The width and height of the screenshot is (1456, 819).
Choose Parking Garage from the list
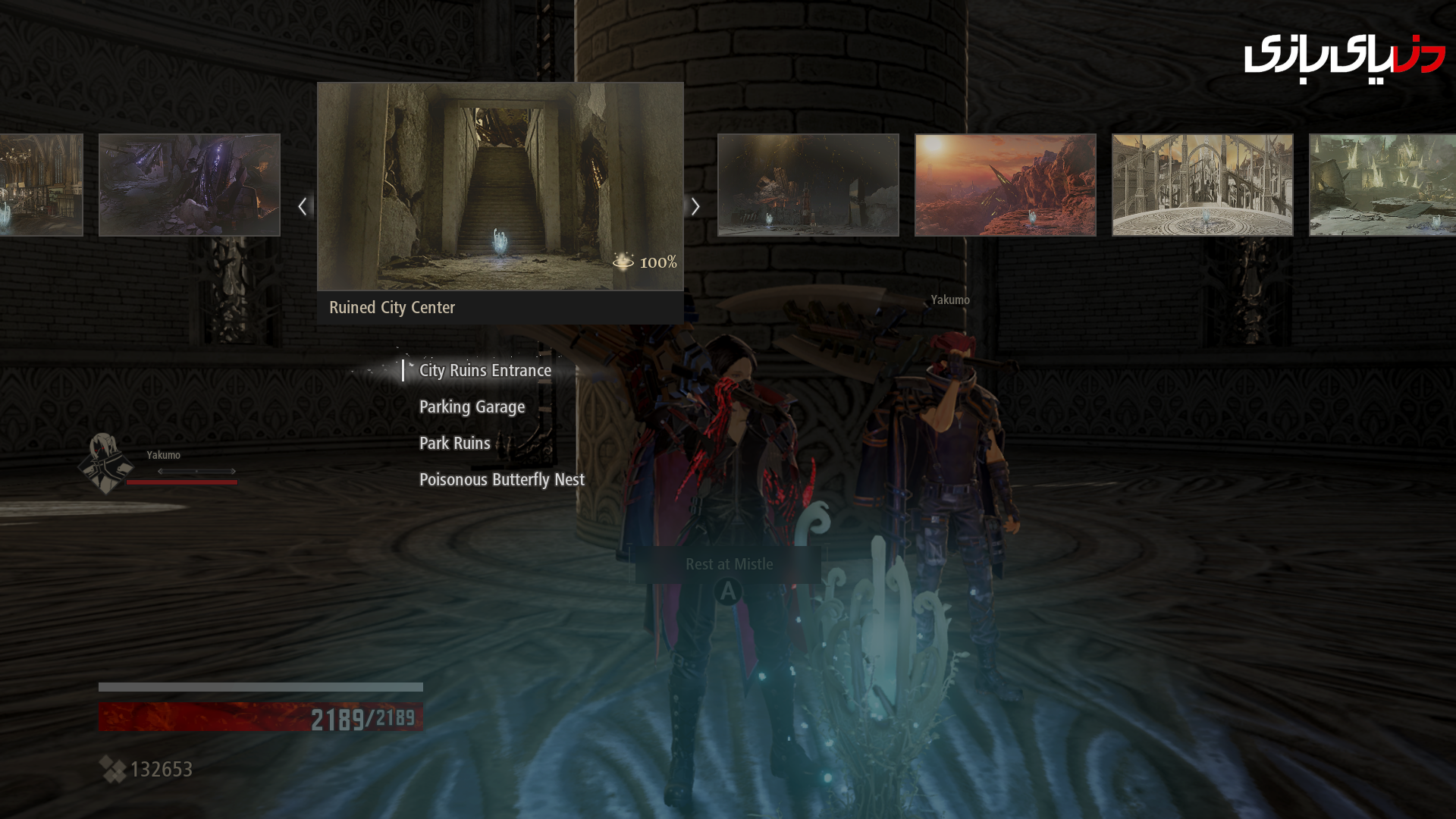472,407
